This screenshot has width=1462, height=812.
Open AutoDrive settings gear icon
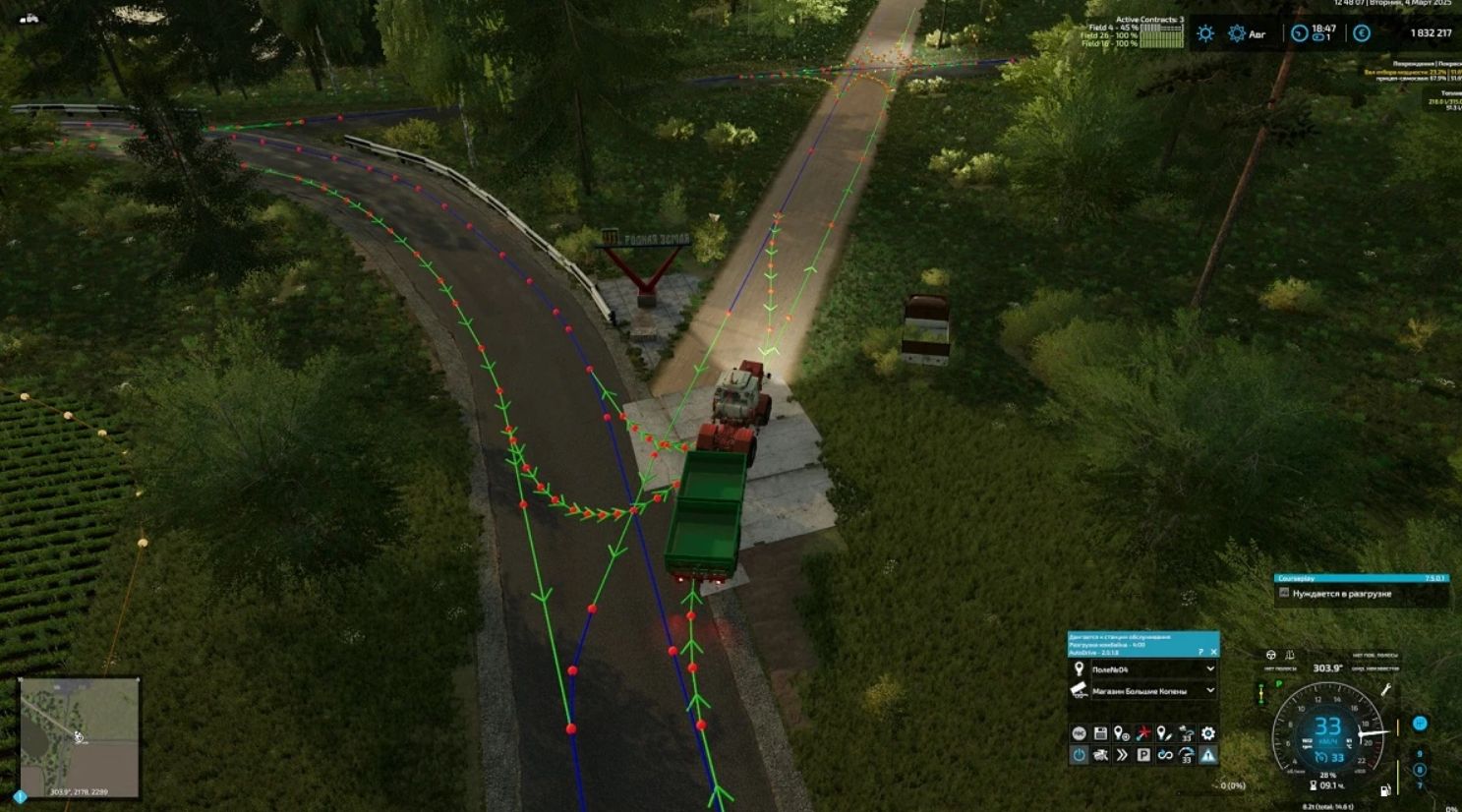[x=1208, y=733]
